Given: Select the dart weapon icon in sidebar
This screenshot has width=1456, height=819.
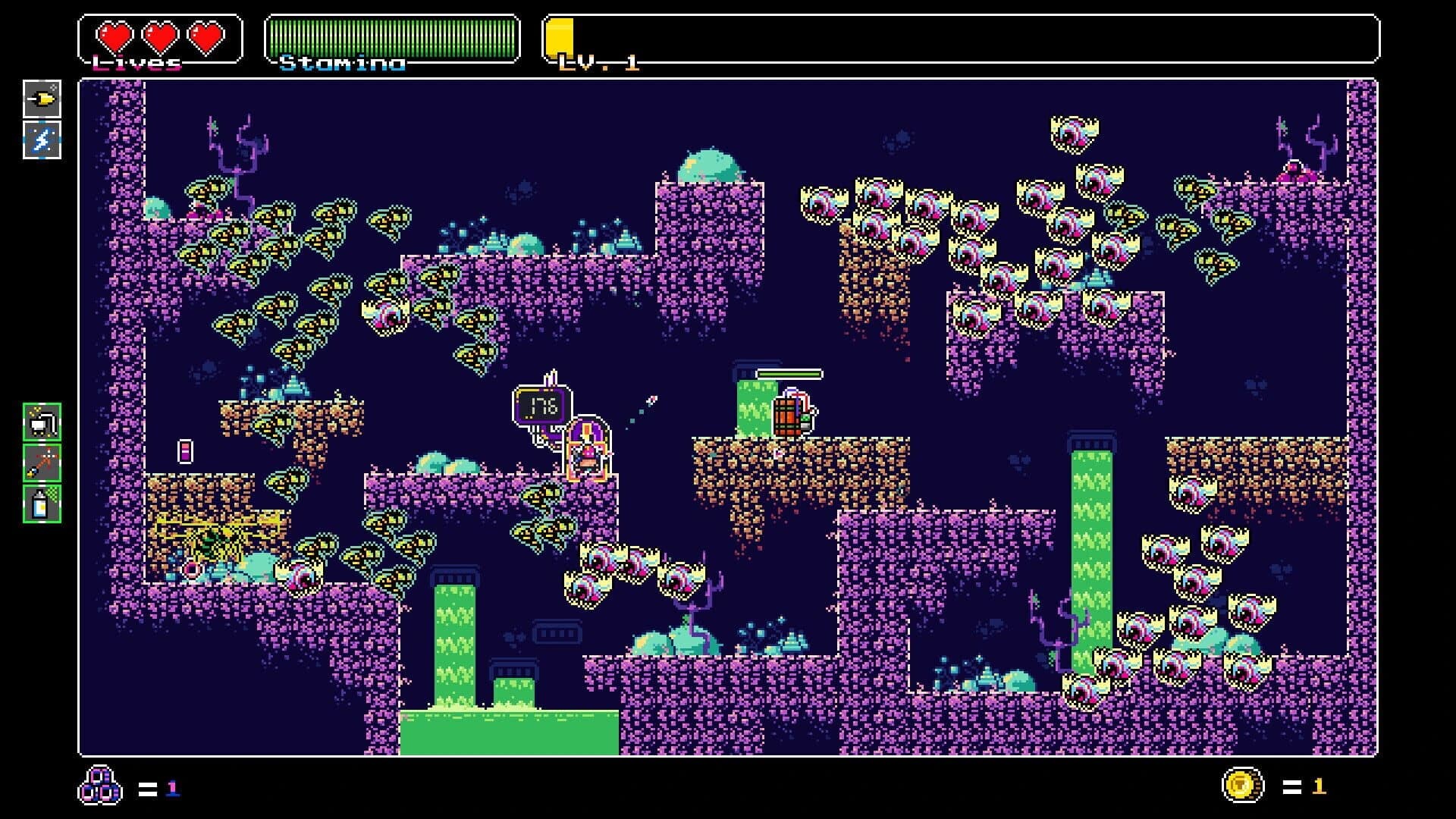Looking at the screenshot, I should pyautogui.click(x=43, y=99).
